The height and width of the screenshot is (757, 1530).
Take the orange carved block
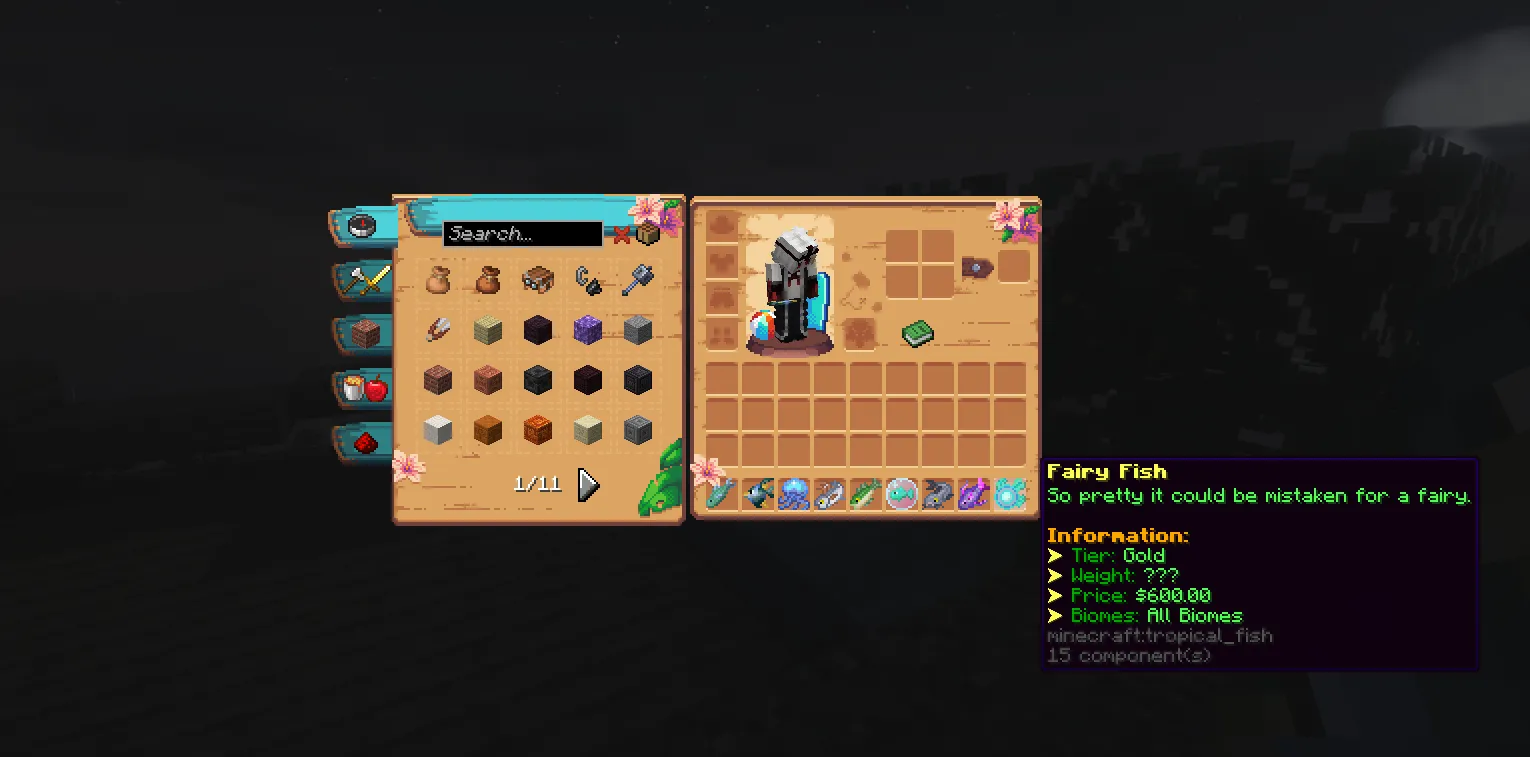pyautogui.click(x=538, y=430)
